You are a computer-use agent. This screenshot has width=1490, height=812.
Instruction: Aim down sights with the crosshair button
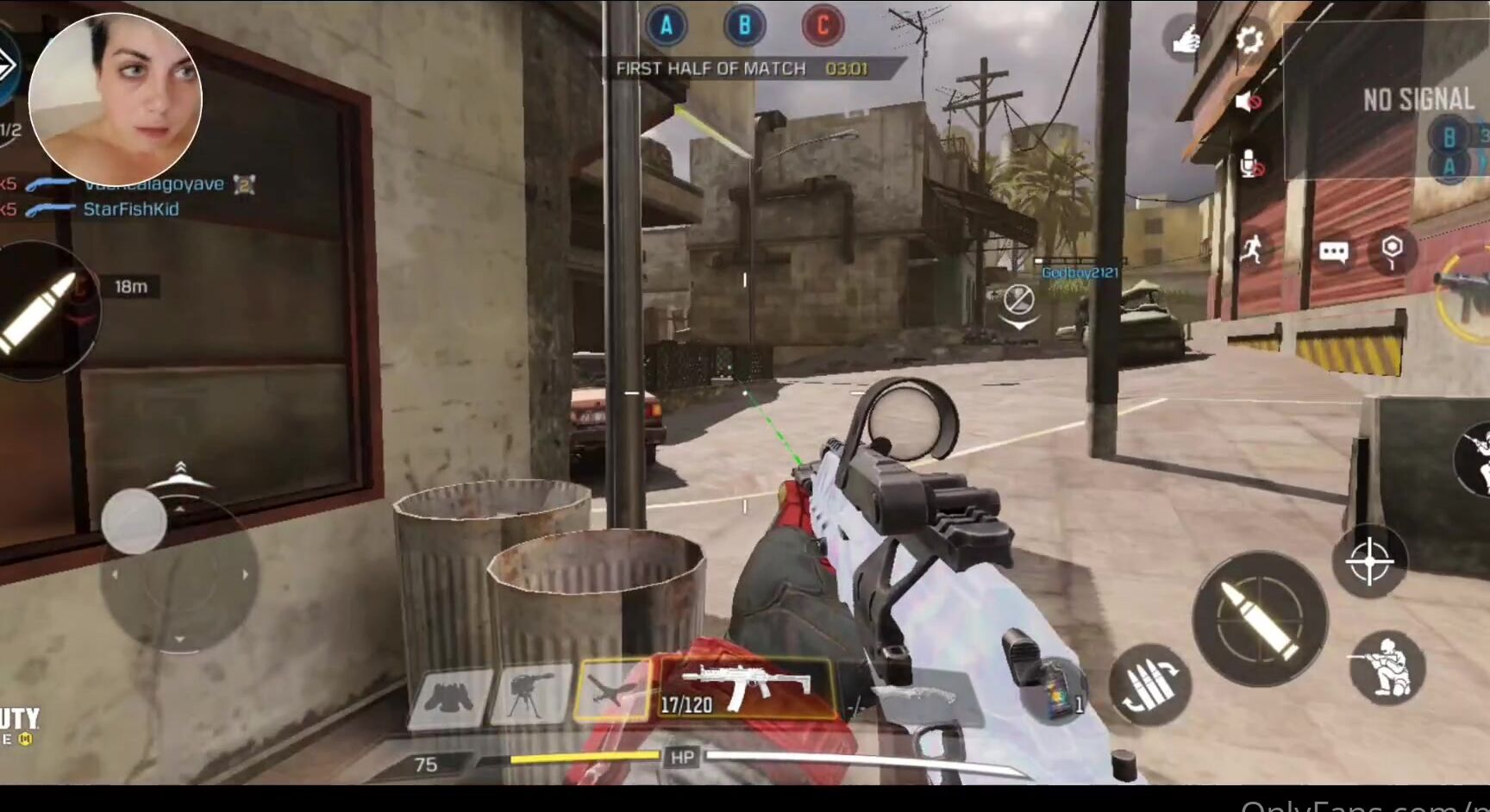pyautogui.click(x=1369, y=561)
